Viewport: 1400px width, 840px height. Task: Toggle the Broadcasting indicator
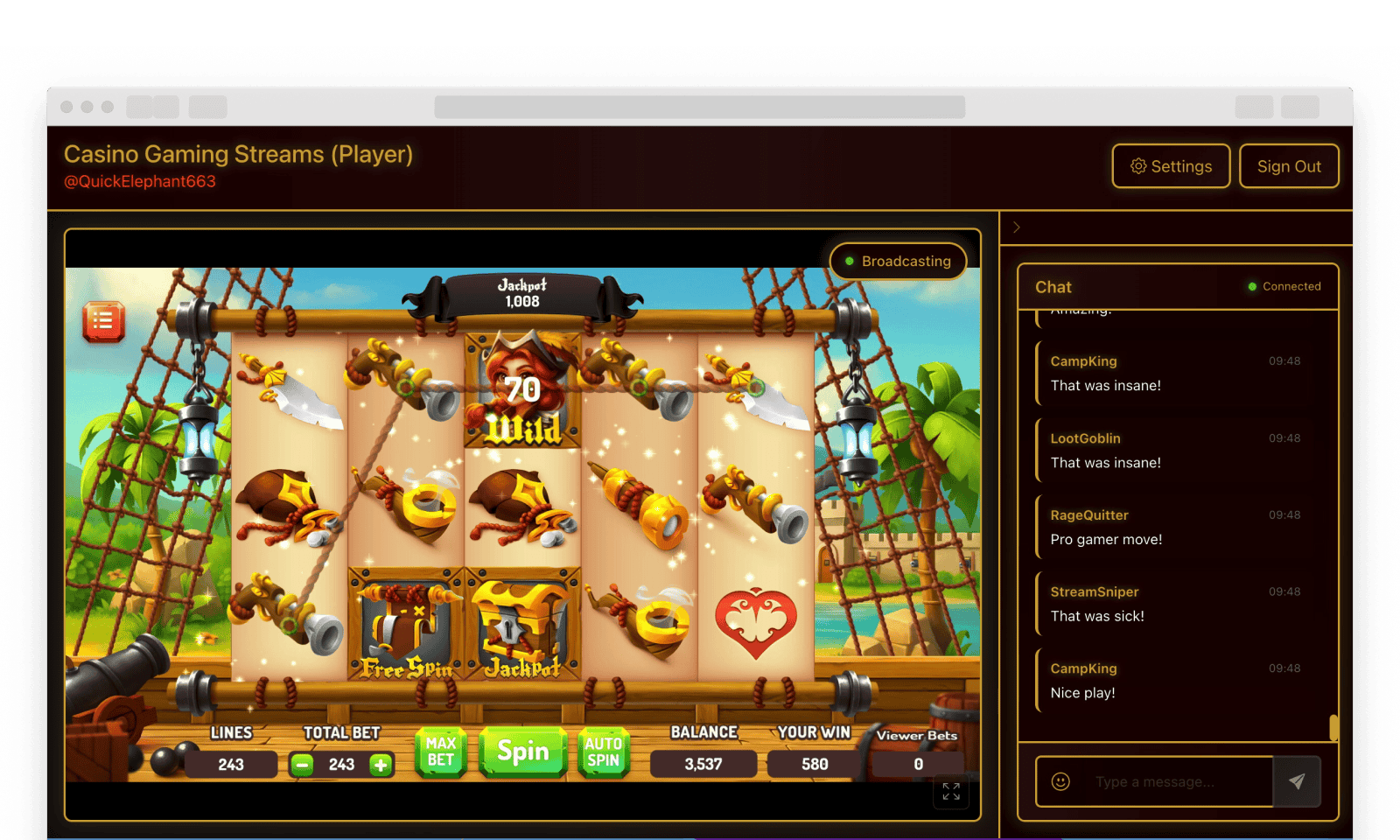pyautogui.click(x=898, y=261)
